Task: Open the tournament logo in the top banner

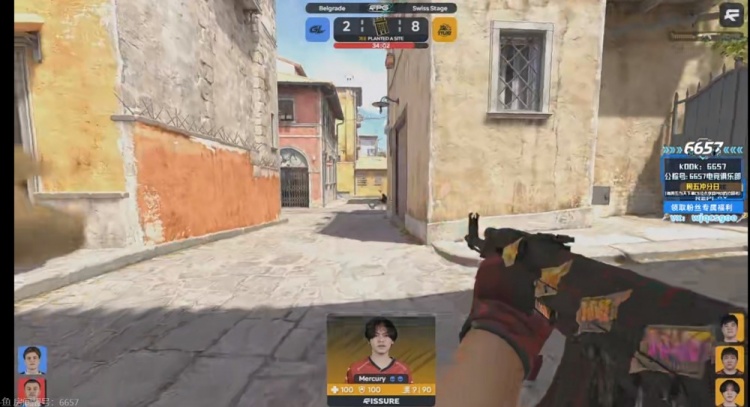Action: click(381, 7)
